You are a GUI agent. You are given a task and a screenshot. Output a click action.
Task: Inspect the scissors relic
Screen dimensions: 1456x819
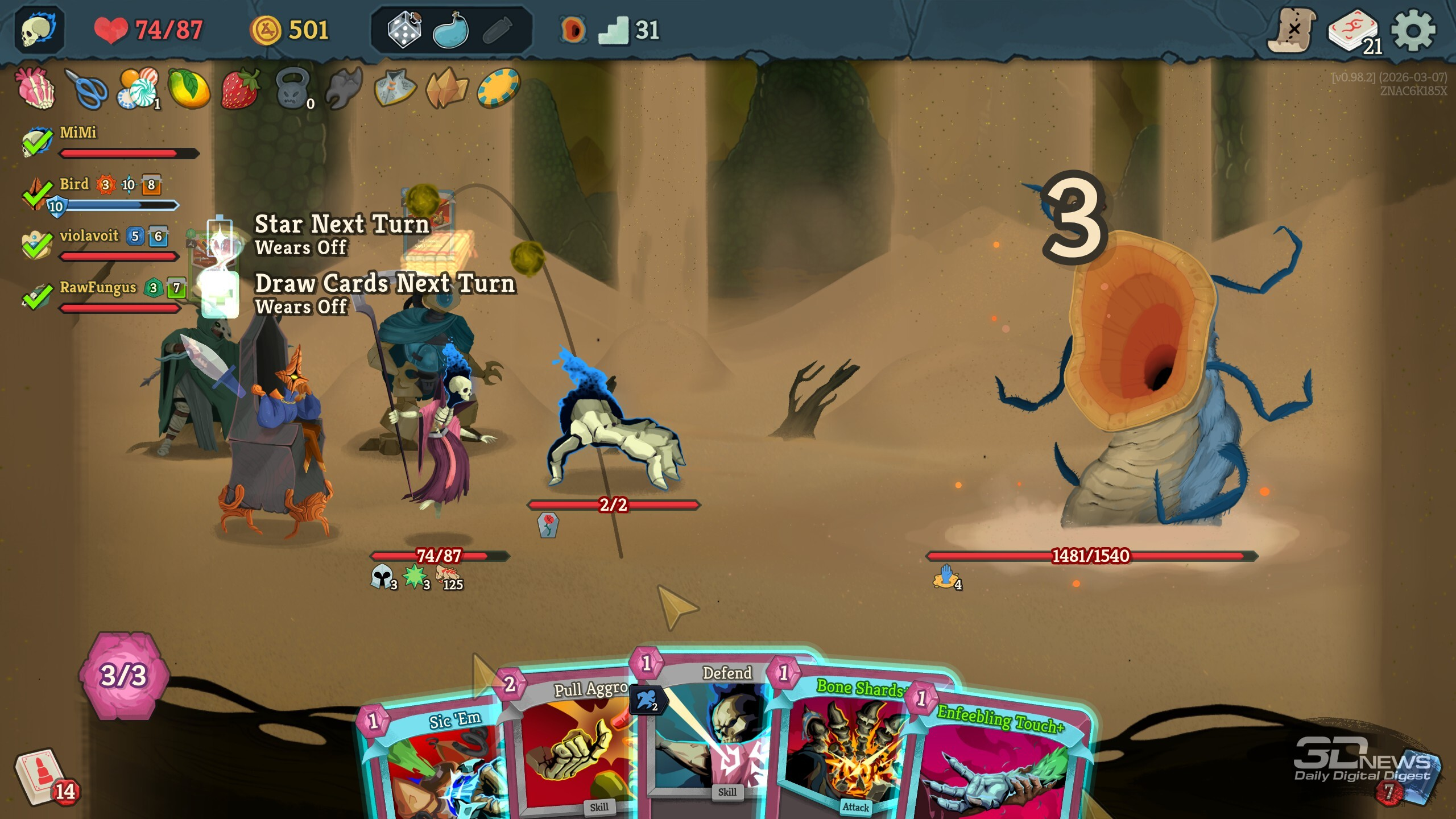[86, 89]
